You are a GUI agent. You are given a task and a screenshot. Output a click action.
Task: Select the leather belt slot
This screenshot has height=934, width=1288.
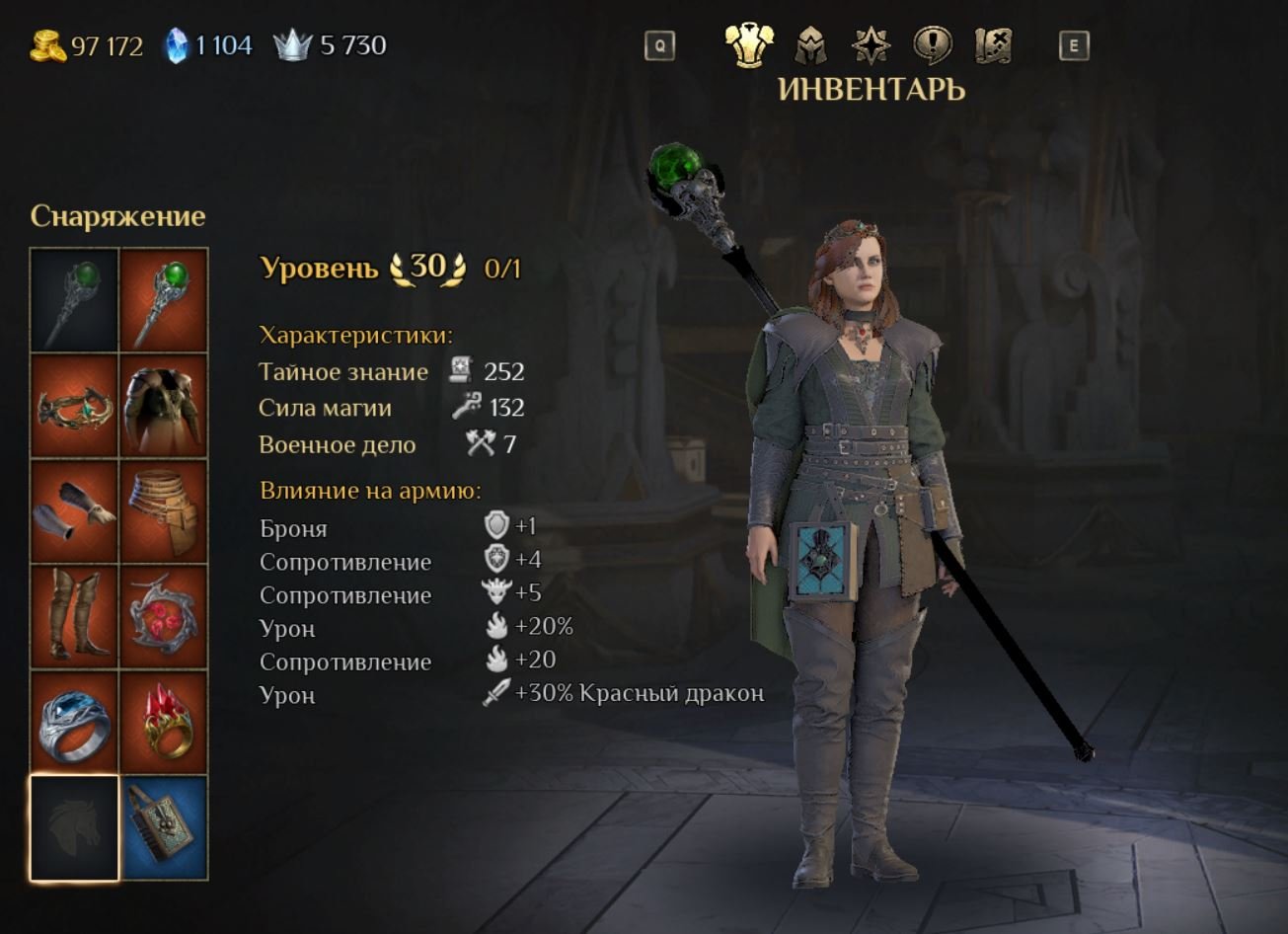[164, 511]
